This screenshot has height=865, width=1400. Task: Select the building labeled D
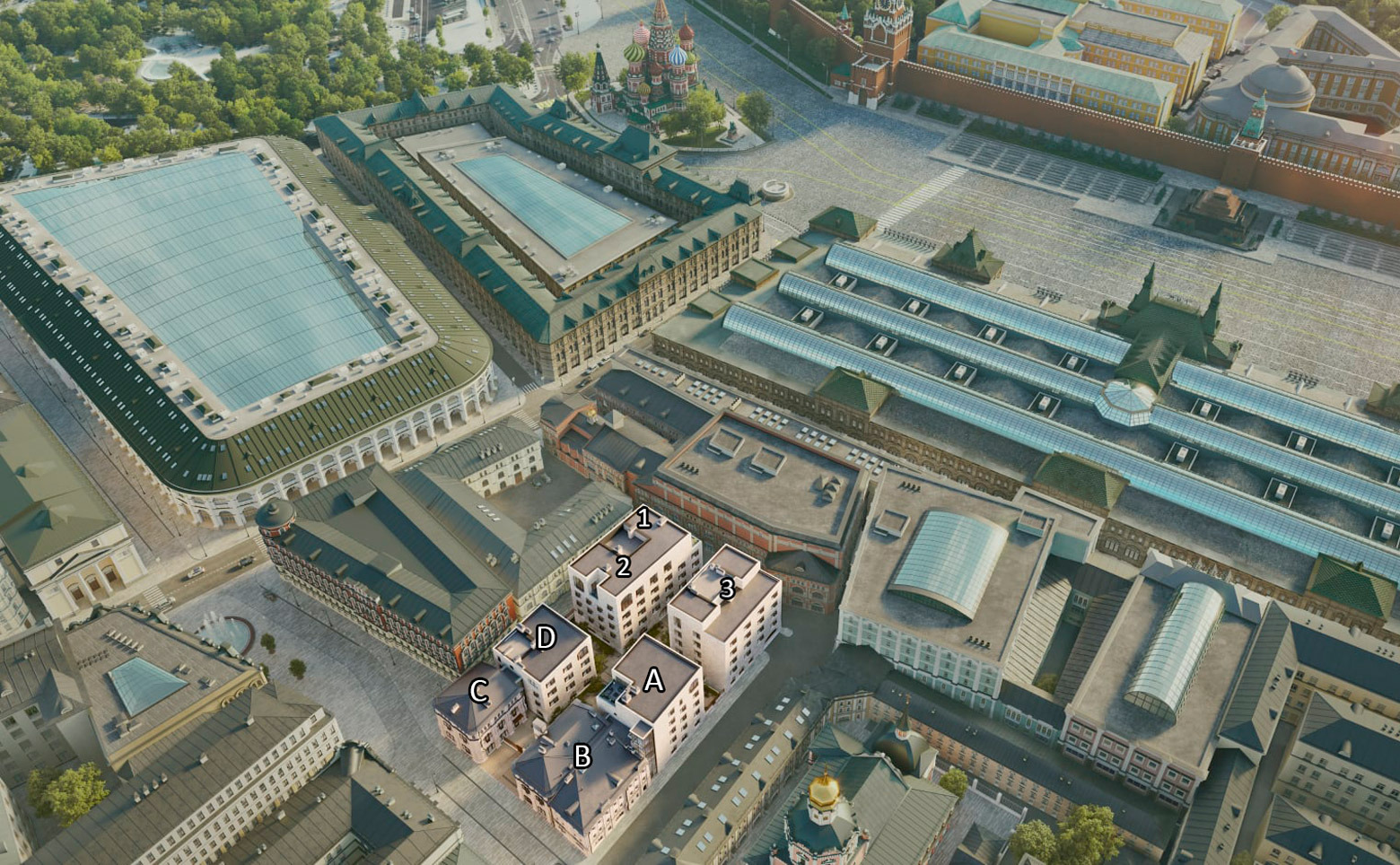click(x=545, y=638)
